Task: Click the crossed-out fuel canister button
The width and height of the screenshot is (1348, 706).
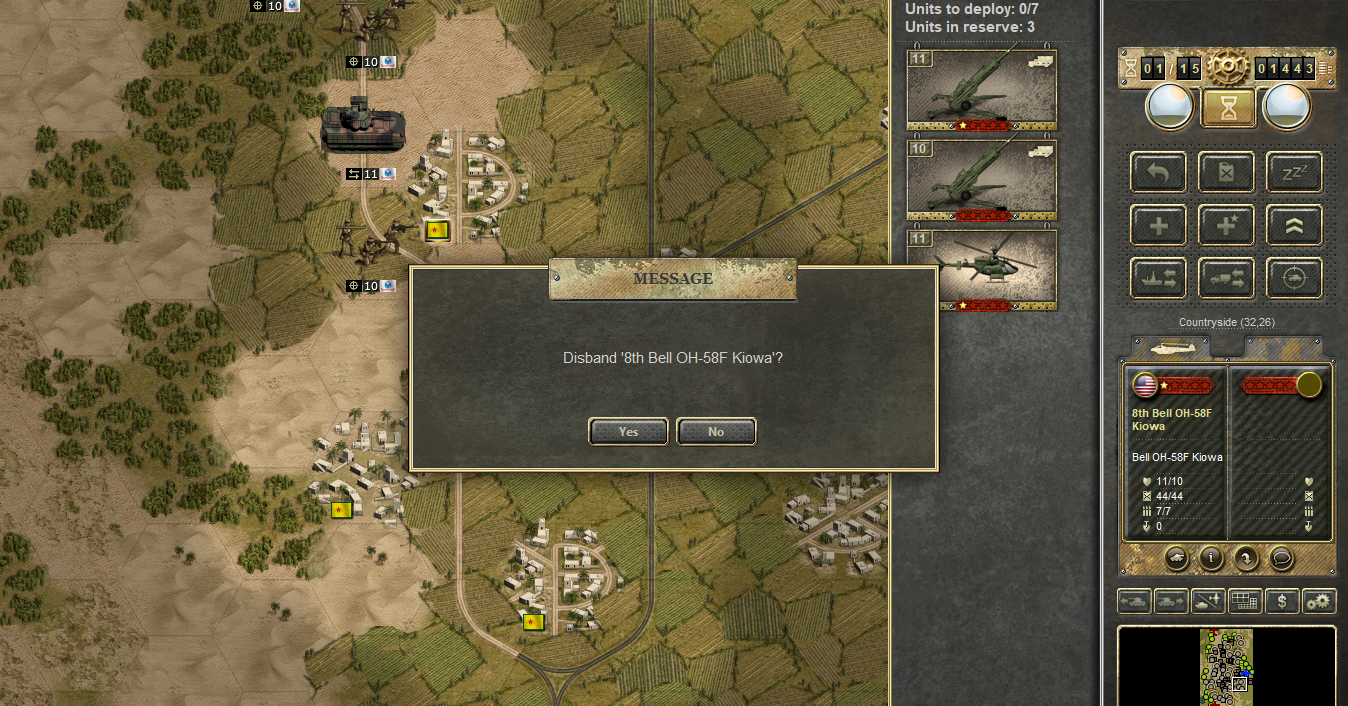Action: point(1226,172)
